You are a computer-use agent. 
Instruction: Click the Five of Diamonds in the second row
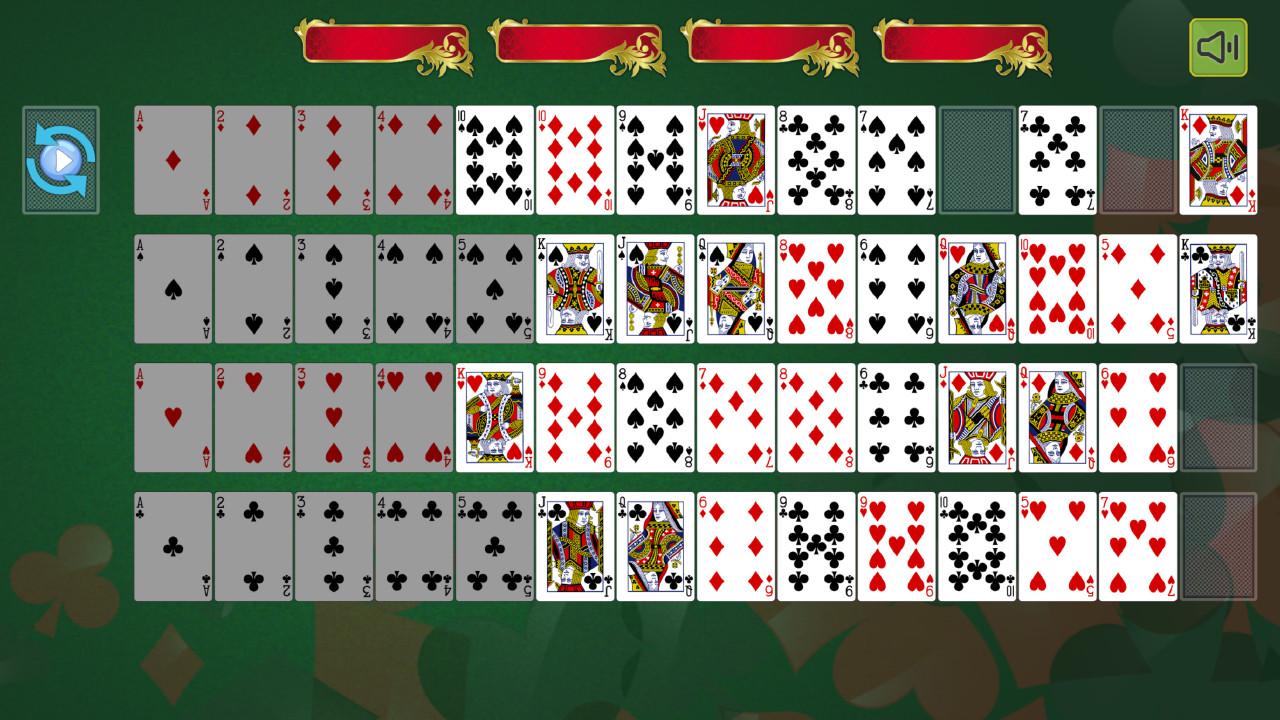1138,288
